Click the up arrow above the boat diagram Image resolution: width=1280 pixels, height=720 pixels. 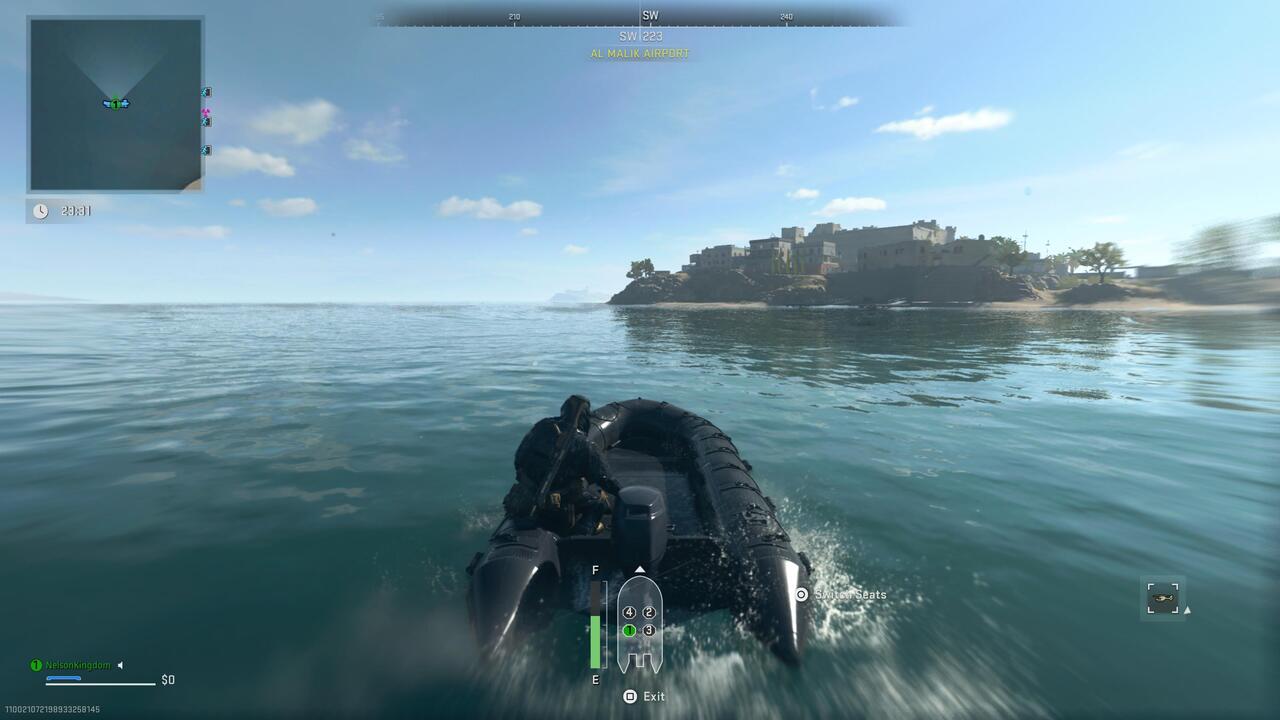coord(639,569)
